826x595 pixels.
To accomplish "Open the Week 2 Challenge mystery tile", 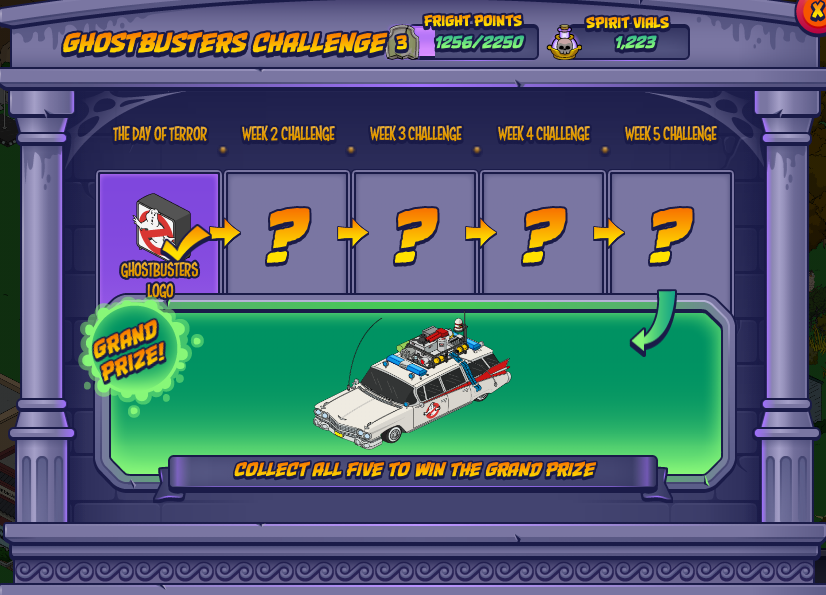I will click(x=287, y=235).
